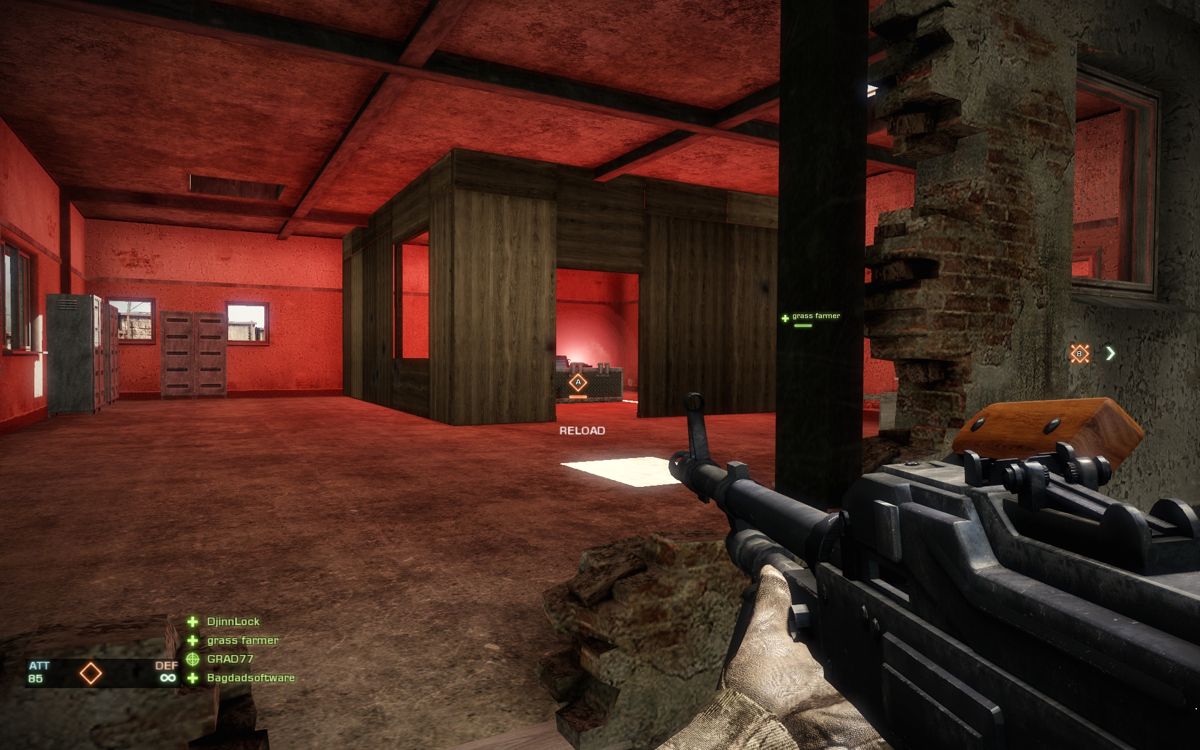Click the objective B marker icon

(1079, 353)
